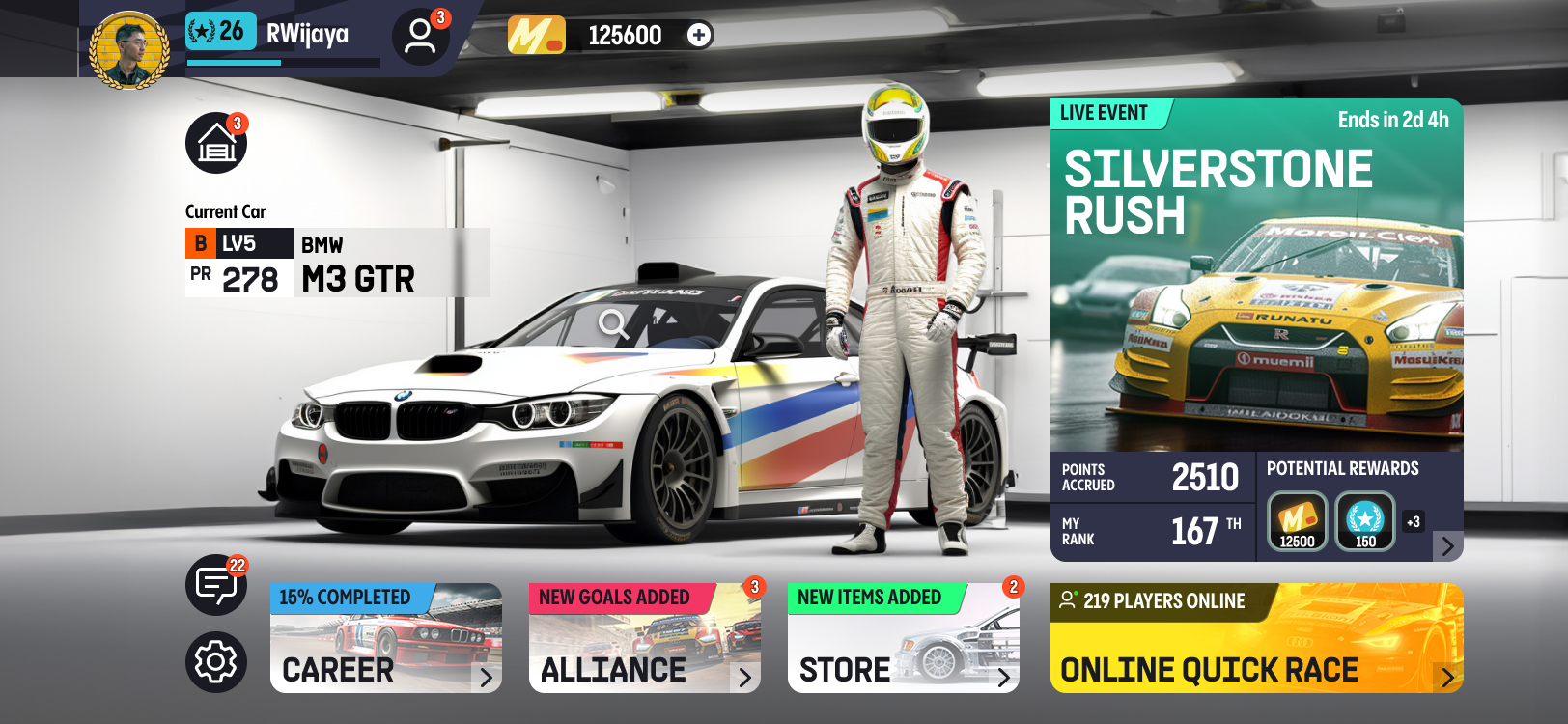Open the garage icon
Image resolution: width=1568 pixels, height=724 pixels.
click(x=216, y=144)
